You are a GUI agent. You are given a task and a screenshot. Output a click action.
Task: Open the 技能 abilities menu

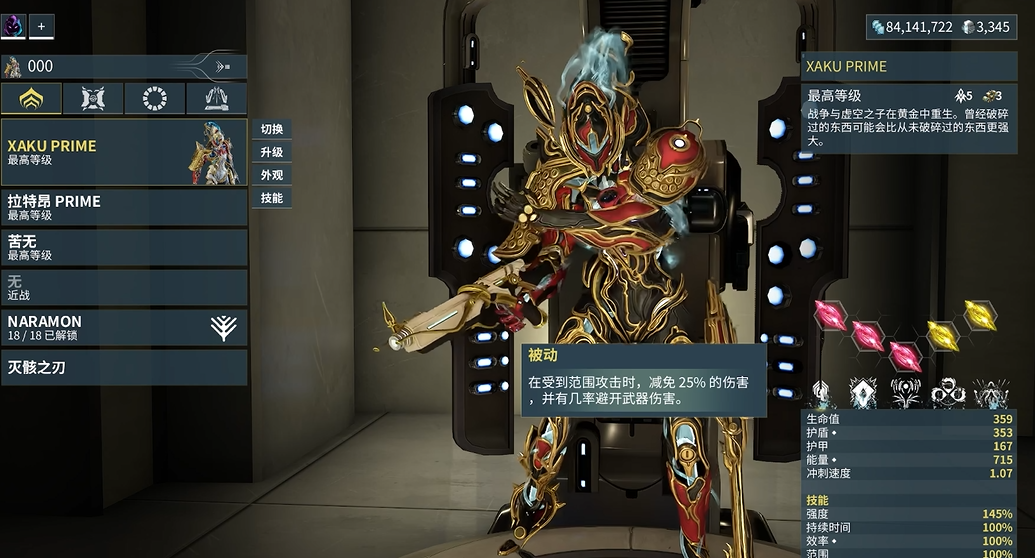[271, 198]
